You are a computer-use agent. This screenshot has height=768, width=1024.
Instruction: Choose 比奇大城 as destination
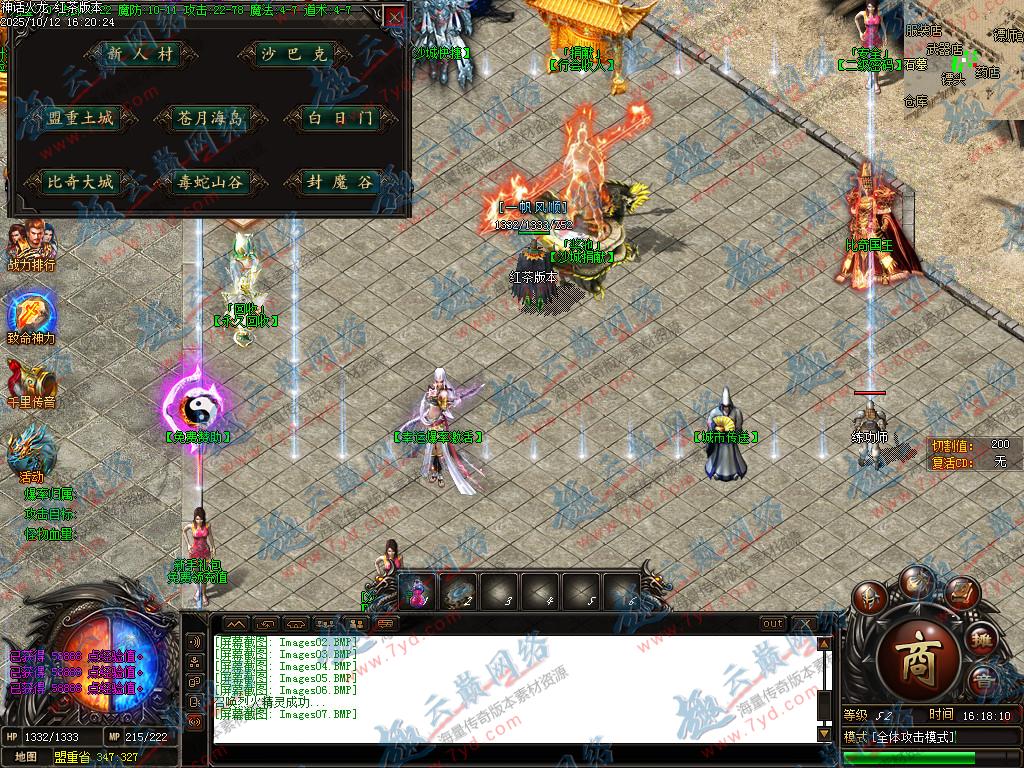coord(81,182)
